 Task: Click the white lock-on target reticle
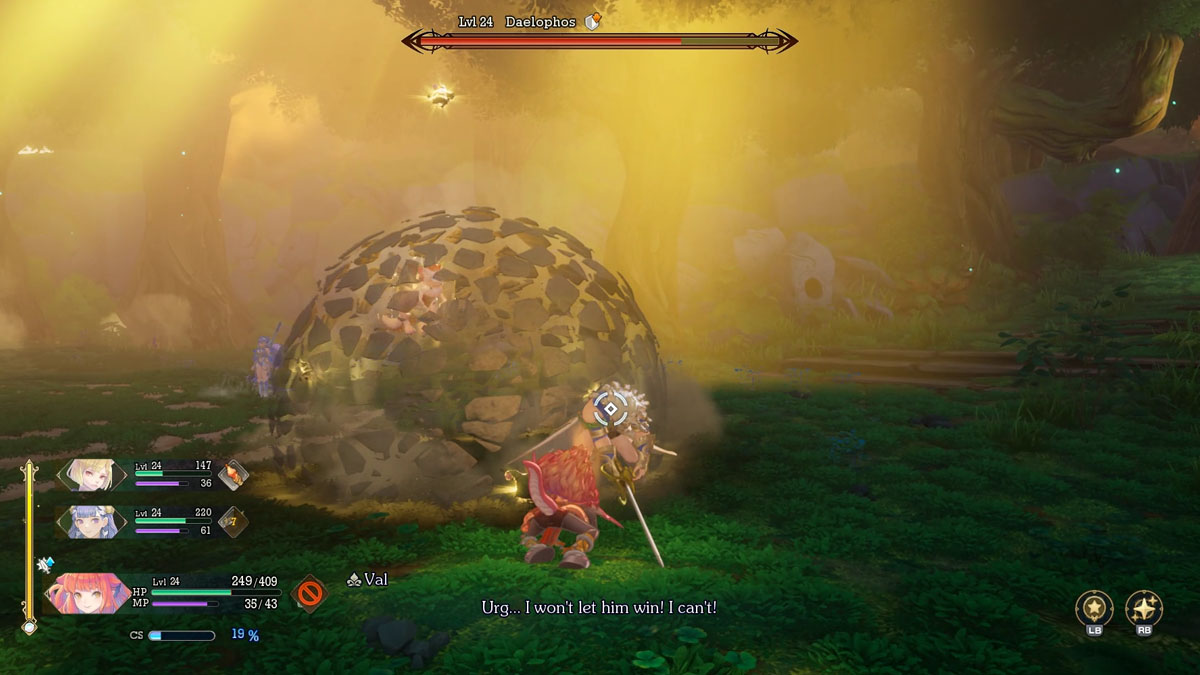point(611,407)
